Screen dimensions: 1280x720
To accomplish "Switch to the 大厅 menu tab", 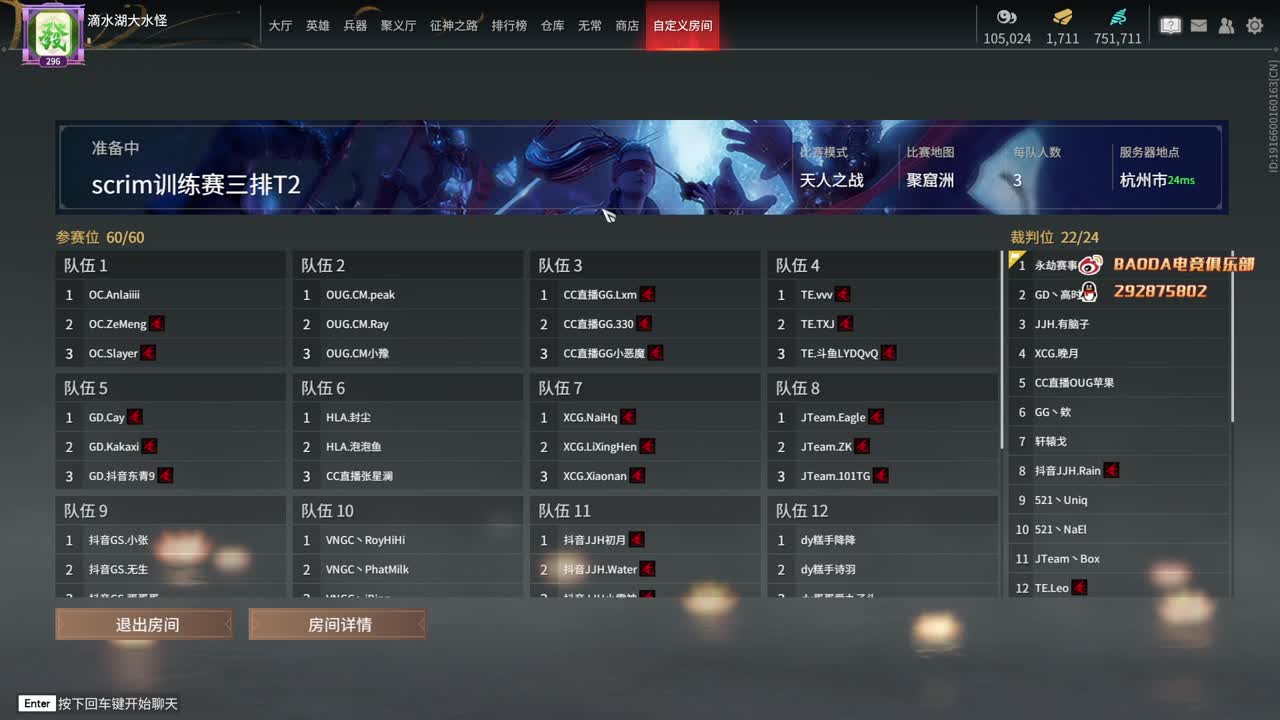I will (282, 26).
